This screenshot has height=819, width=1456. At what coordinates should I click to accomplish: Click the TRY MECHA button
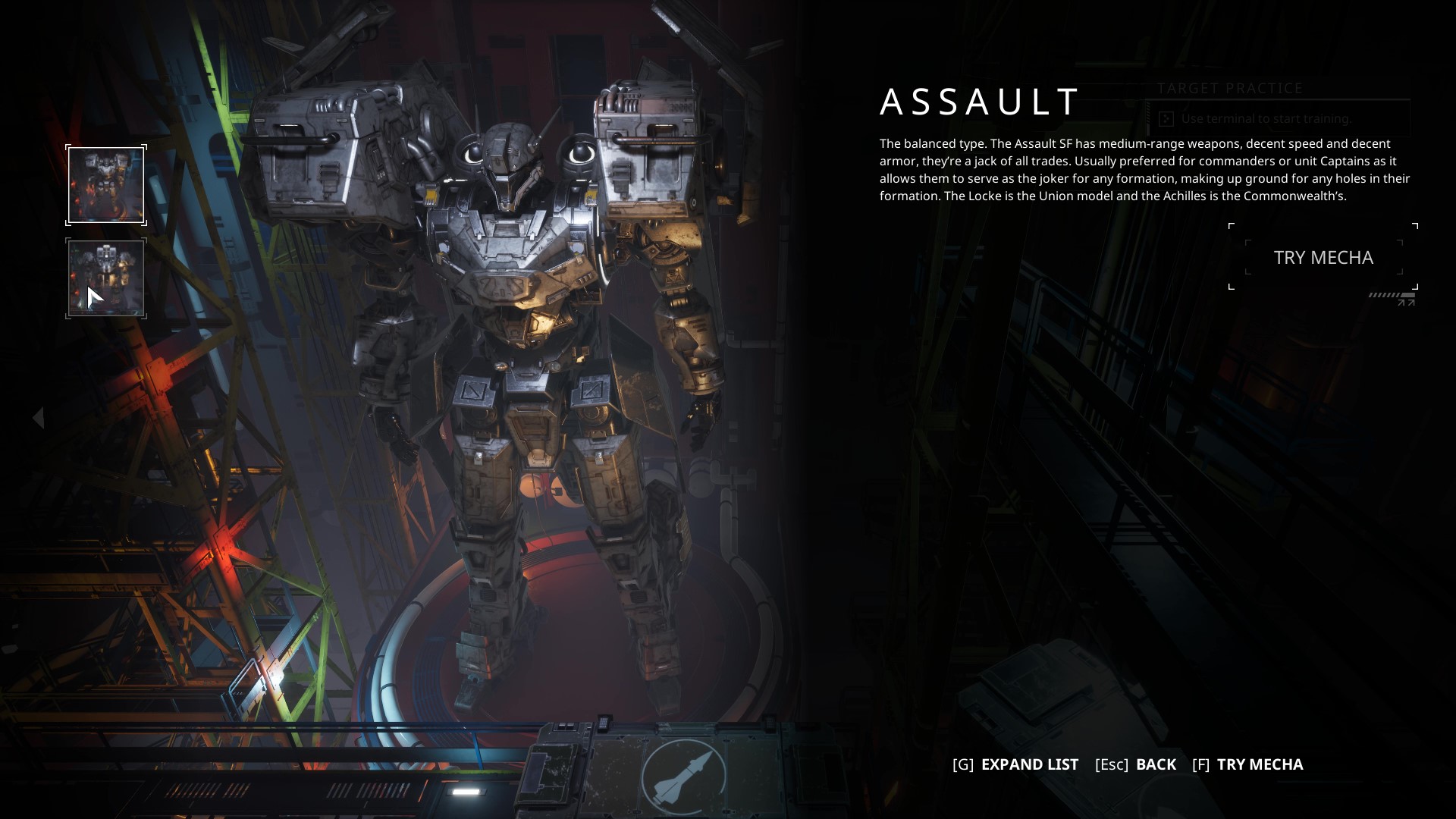point(1323,258)
